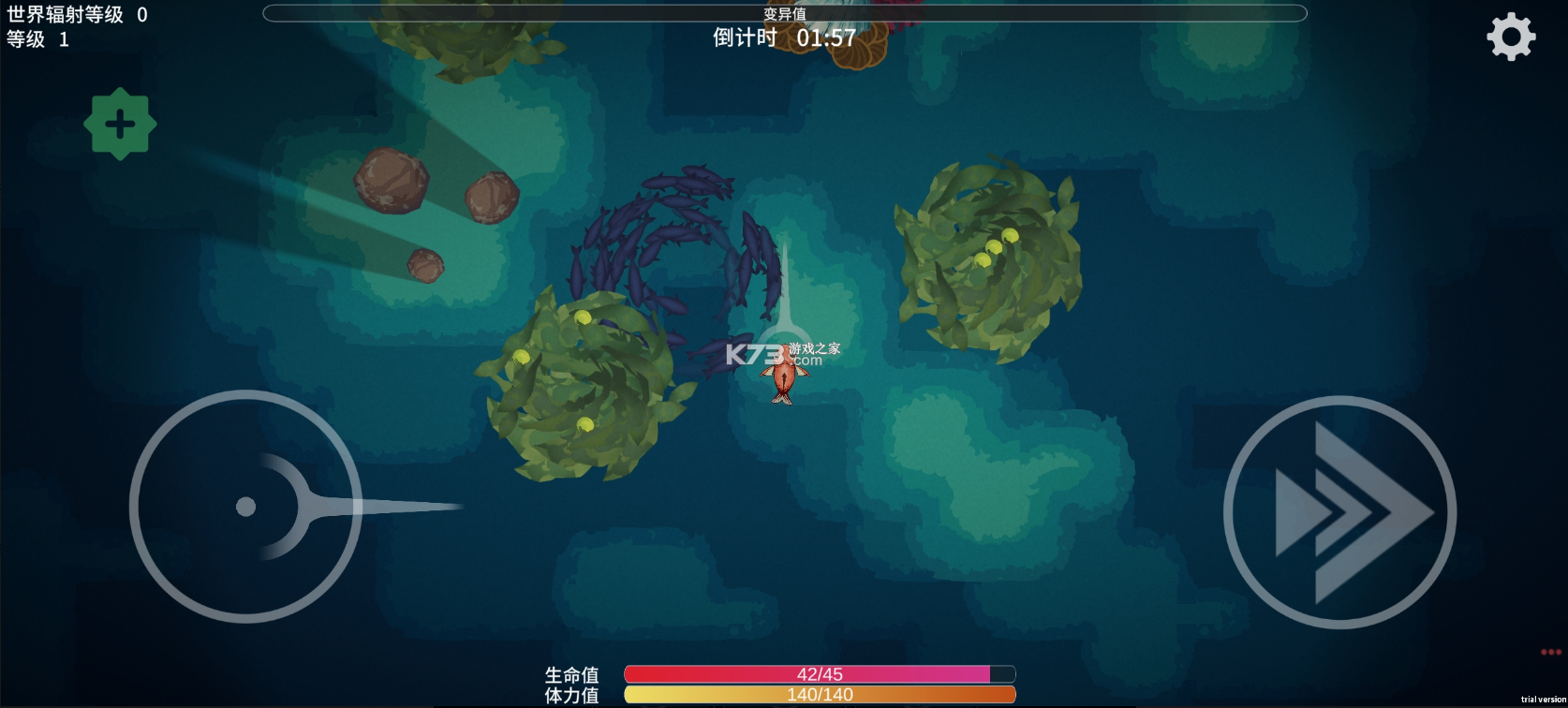The image size is (1568, 708).
Task: Tap the 体力值 stamina bar showing 140/140
Action: tap(820, 695)
